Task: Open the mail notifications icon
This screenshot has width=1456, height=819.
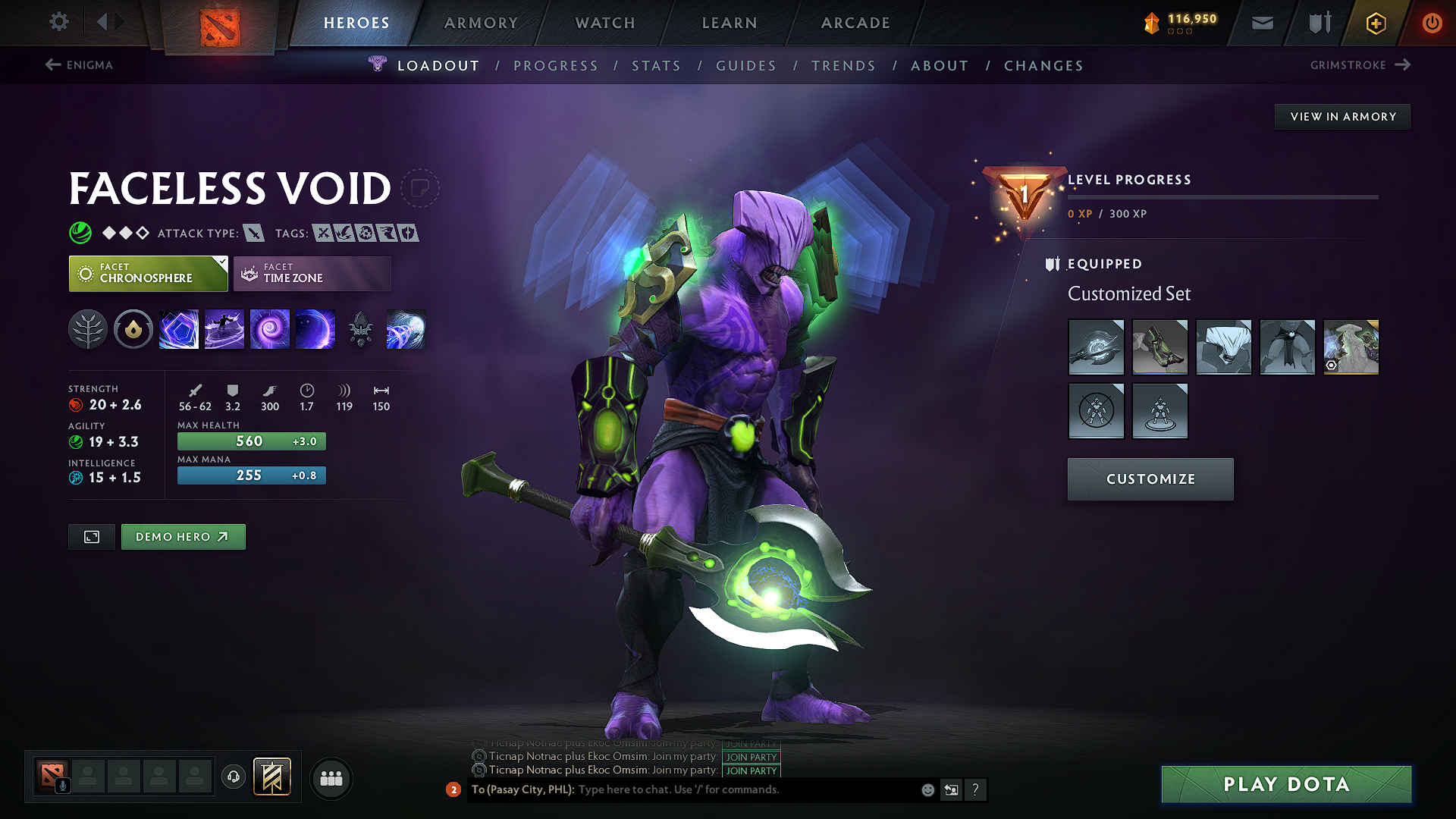Action: click(1262, 22)
